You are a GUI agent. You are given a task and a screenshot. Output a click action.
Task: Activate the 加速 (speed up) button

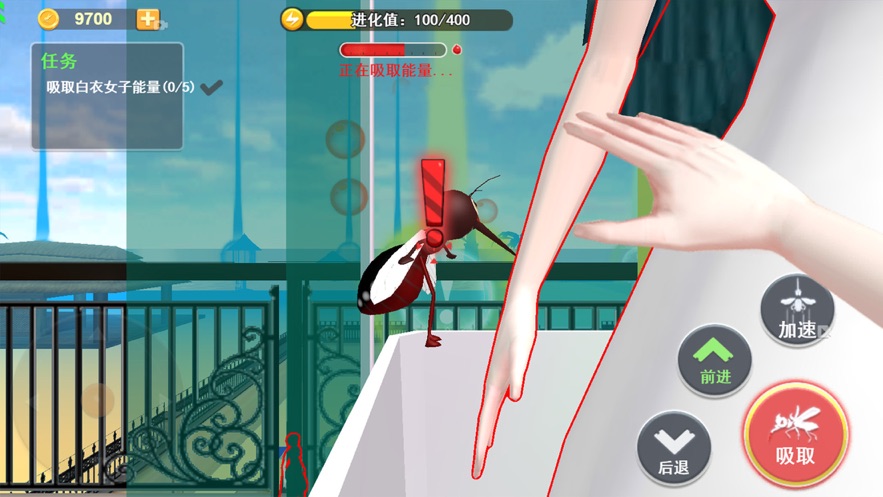coord(796,311)
